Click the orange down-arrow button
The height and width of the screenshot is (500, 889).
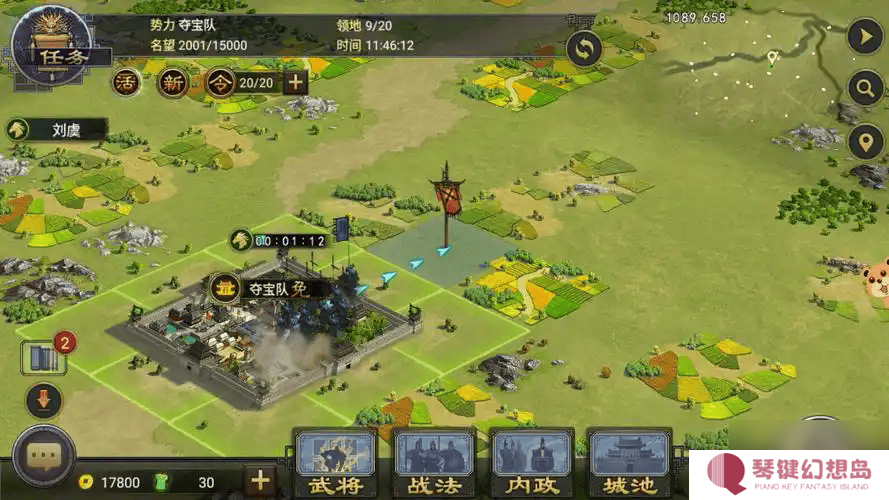coord(44,401)
